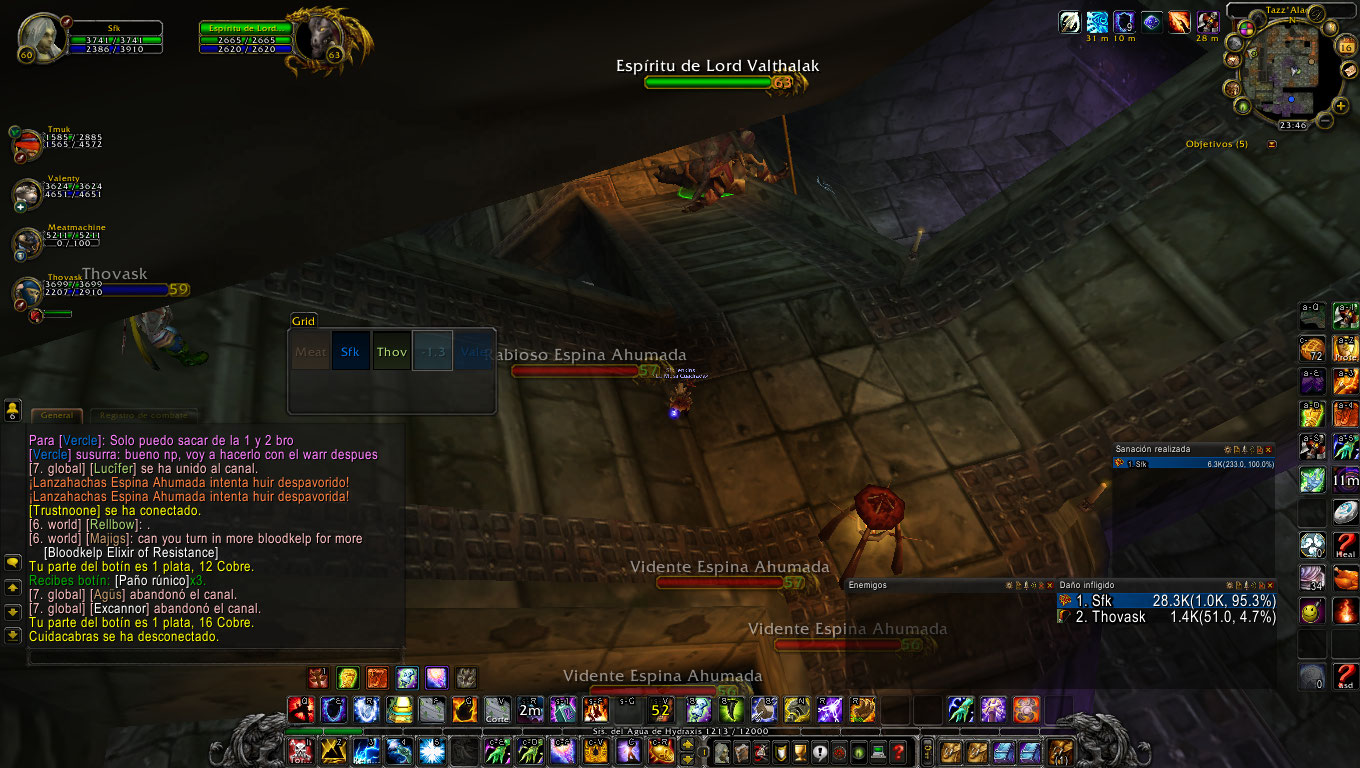Select the Corte ability on the action bar
The height and width of the screenshot is (768, 1360).
point(497,712)
